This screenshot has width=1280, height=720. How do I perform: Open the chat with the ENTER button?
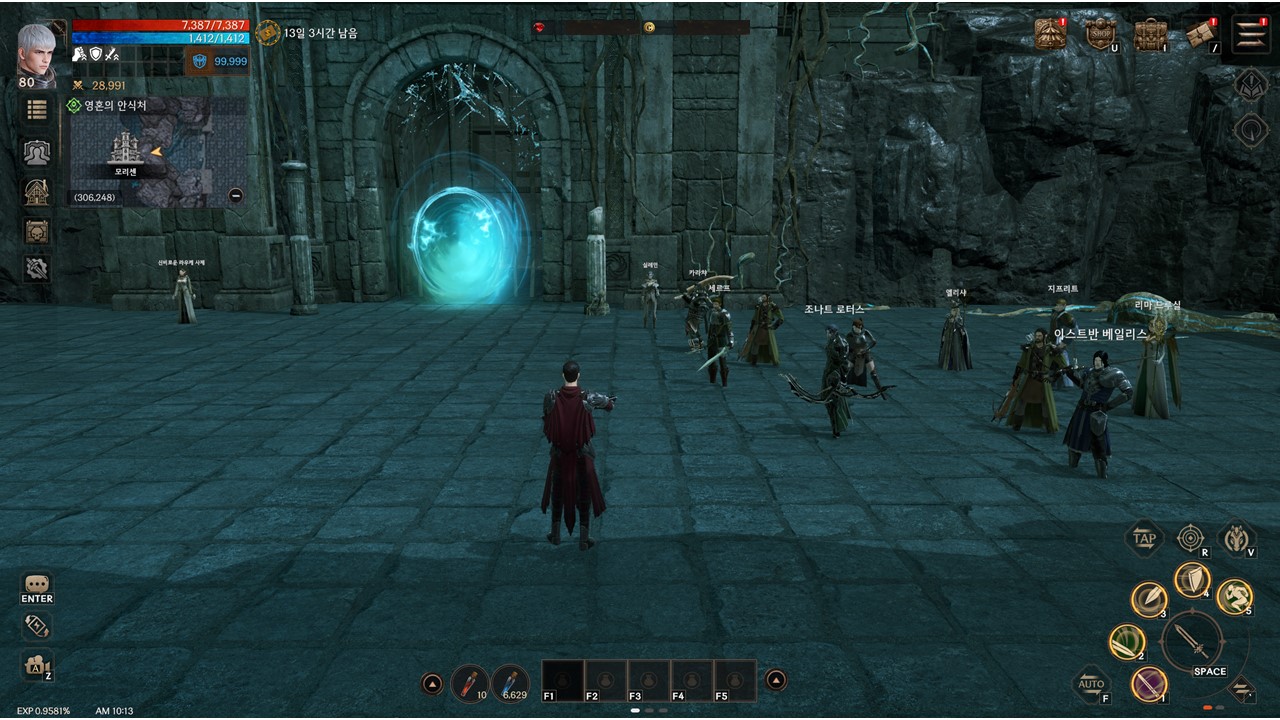pos(37,587)
